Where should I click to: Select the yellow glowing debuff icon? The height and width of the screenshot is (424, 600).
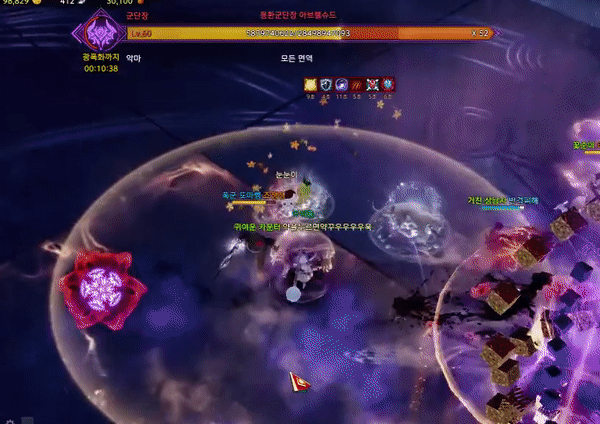(310, 85)
